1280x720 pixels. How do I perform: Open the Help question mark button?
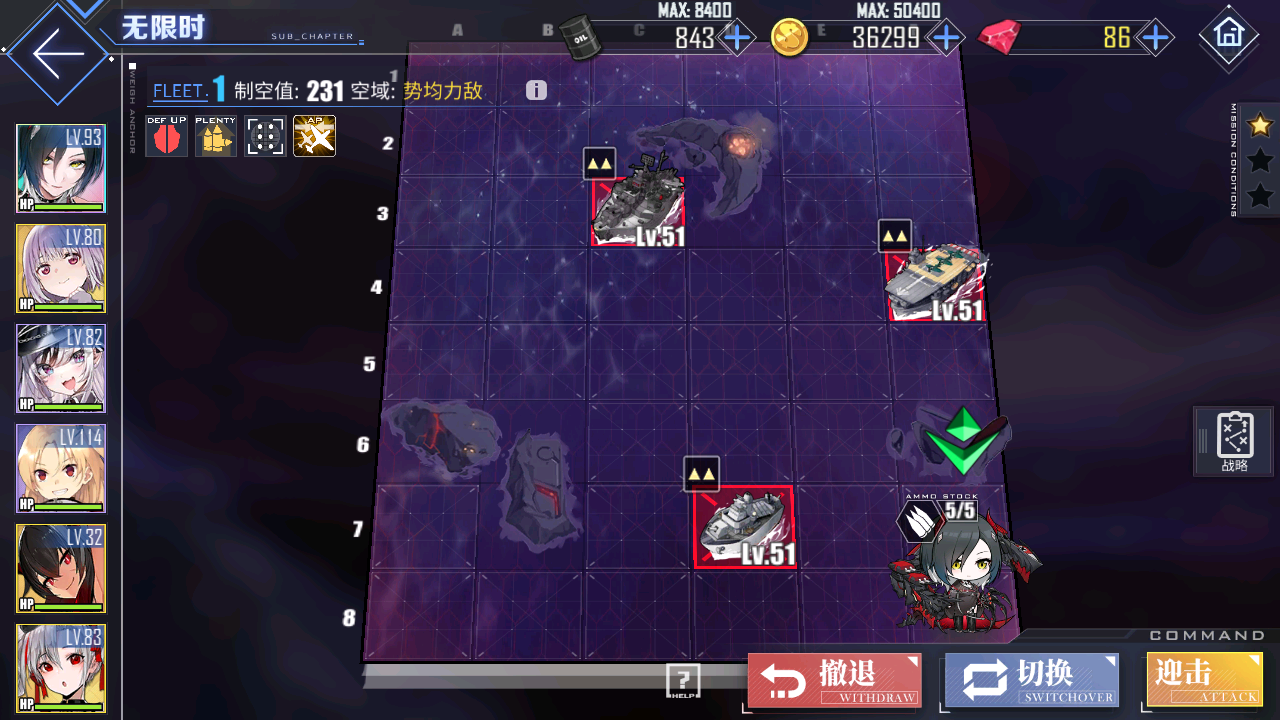tap(683, 680)
